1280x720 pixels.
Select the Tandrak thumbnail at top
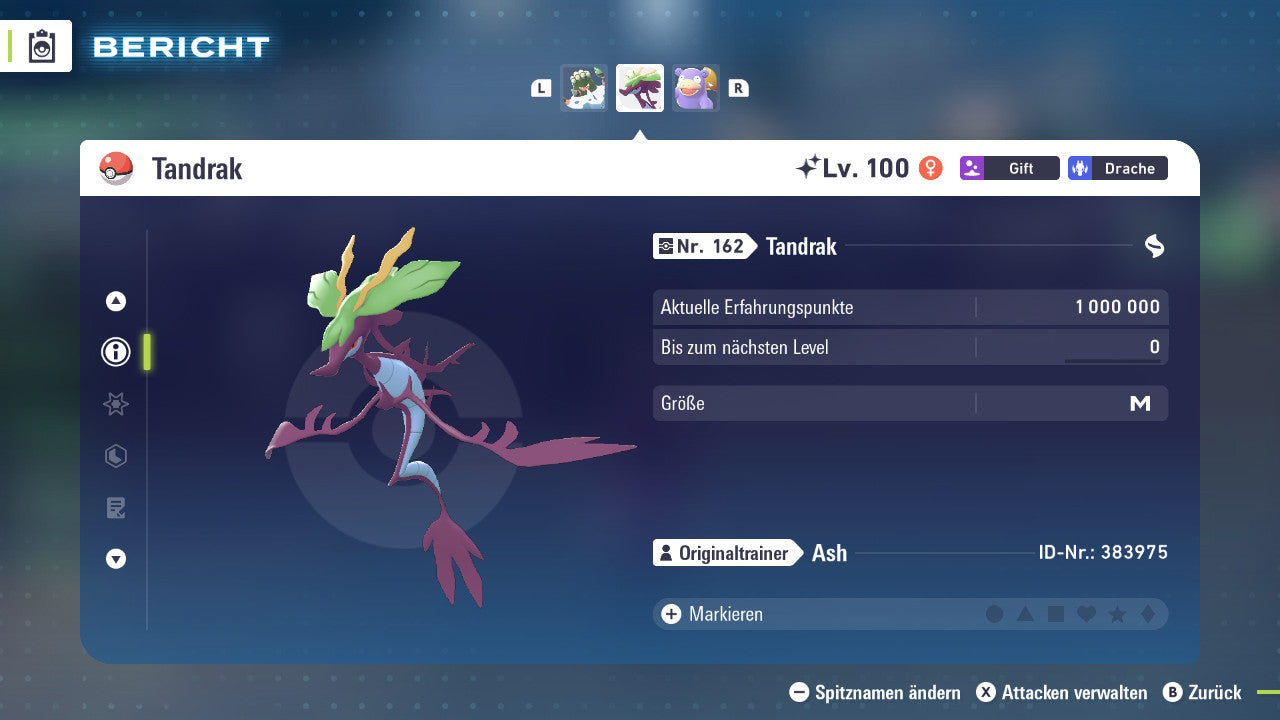click(x=640, y=88)
